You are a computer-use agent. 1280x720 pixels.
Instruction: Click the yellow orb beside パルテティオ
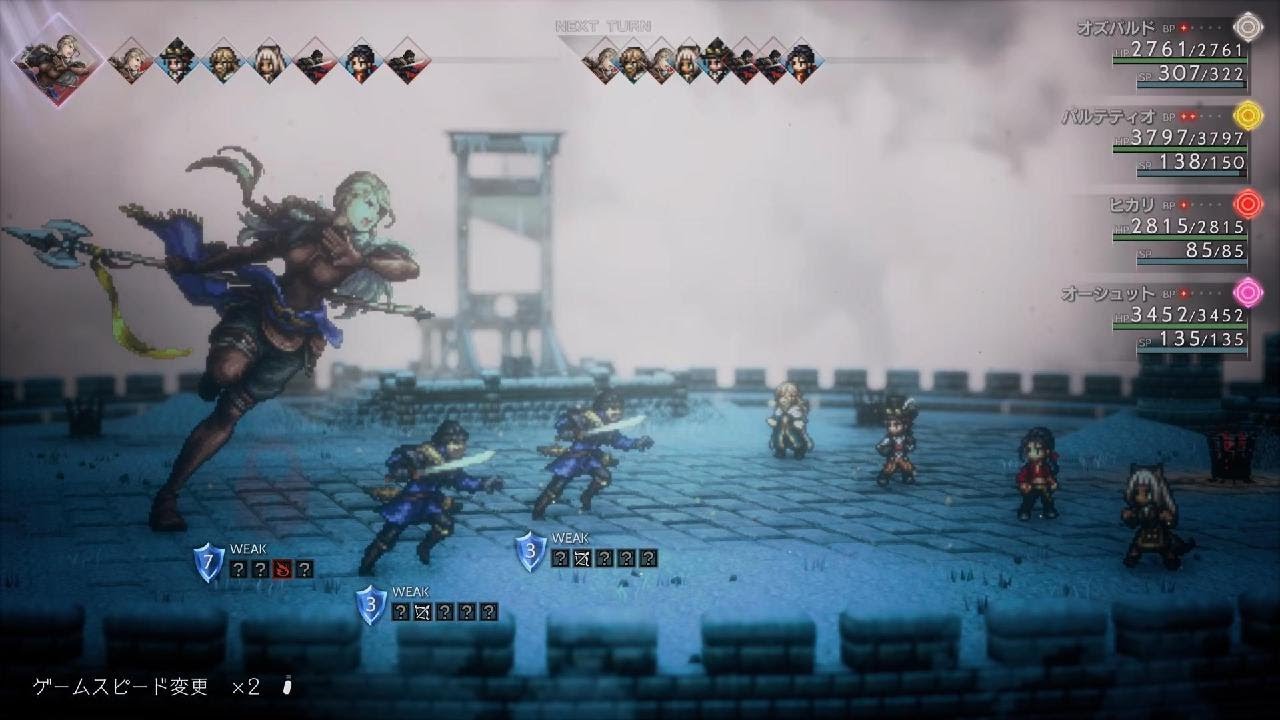pos(1246,116)
